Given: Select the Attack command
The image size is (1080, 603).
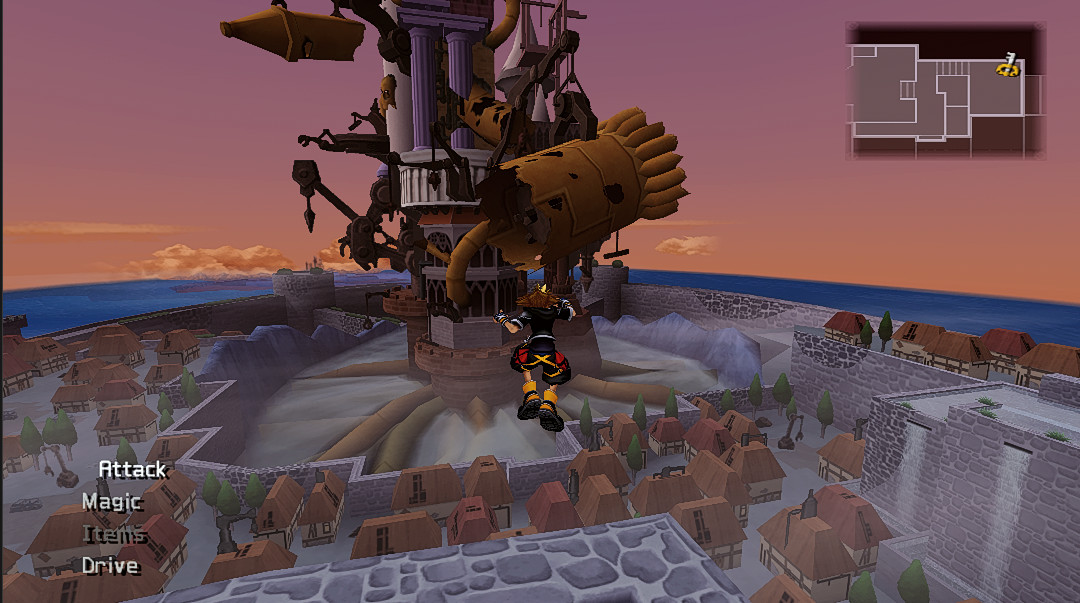Looking at the screenshot, I should click(x=132, y=469).
